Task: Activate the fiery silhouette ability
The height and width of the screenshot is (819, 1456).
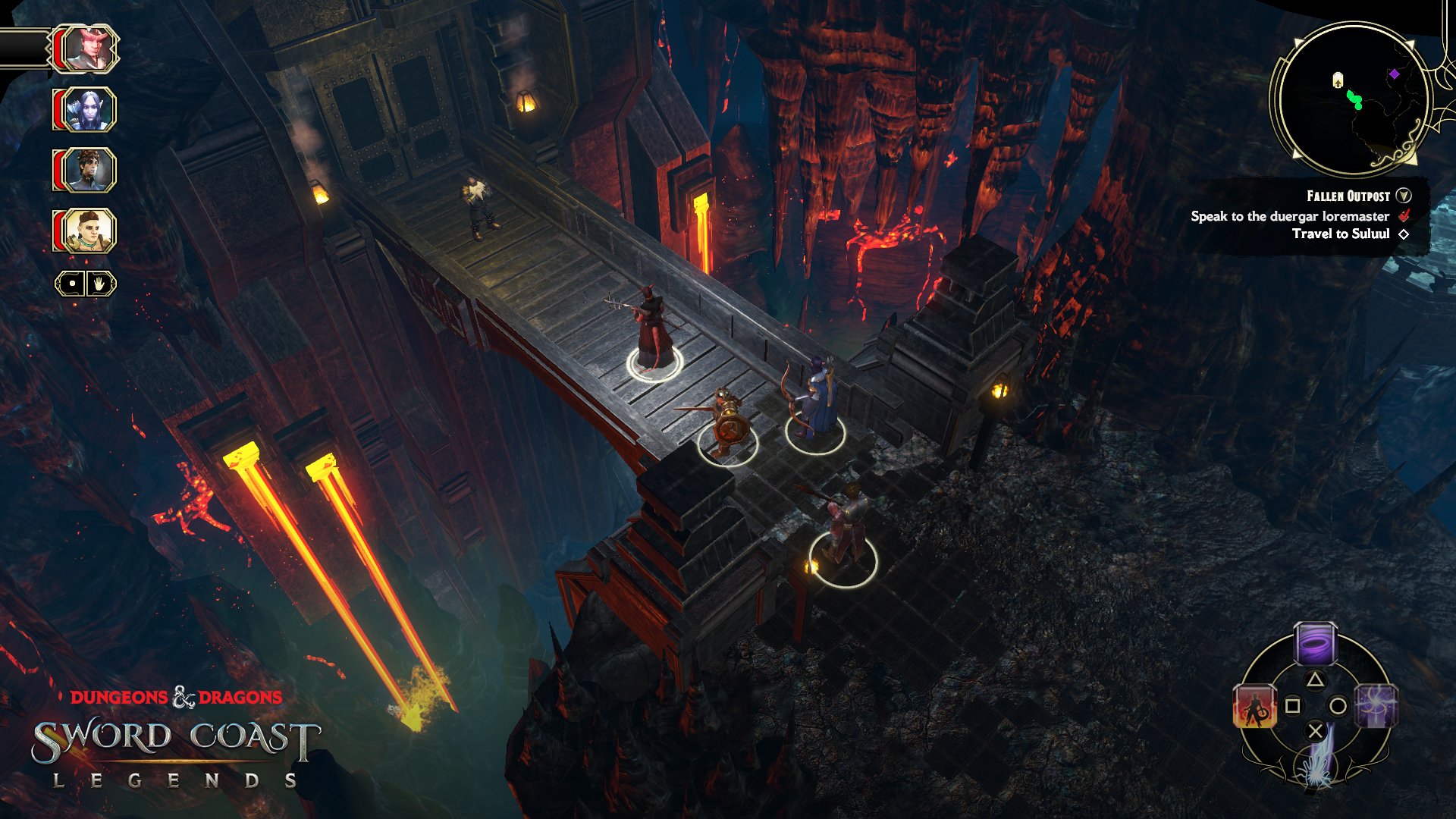Action: tap(1254, 706)
